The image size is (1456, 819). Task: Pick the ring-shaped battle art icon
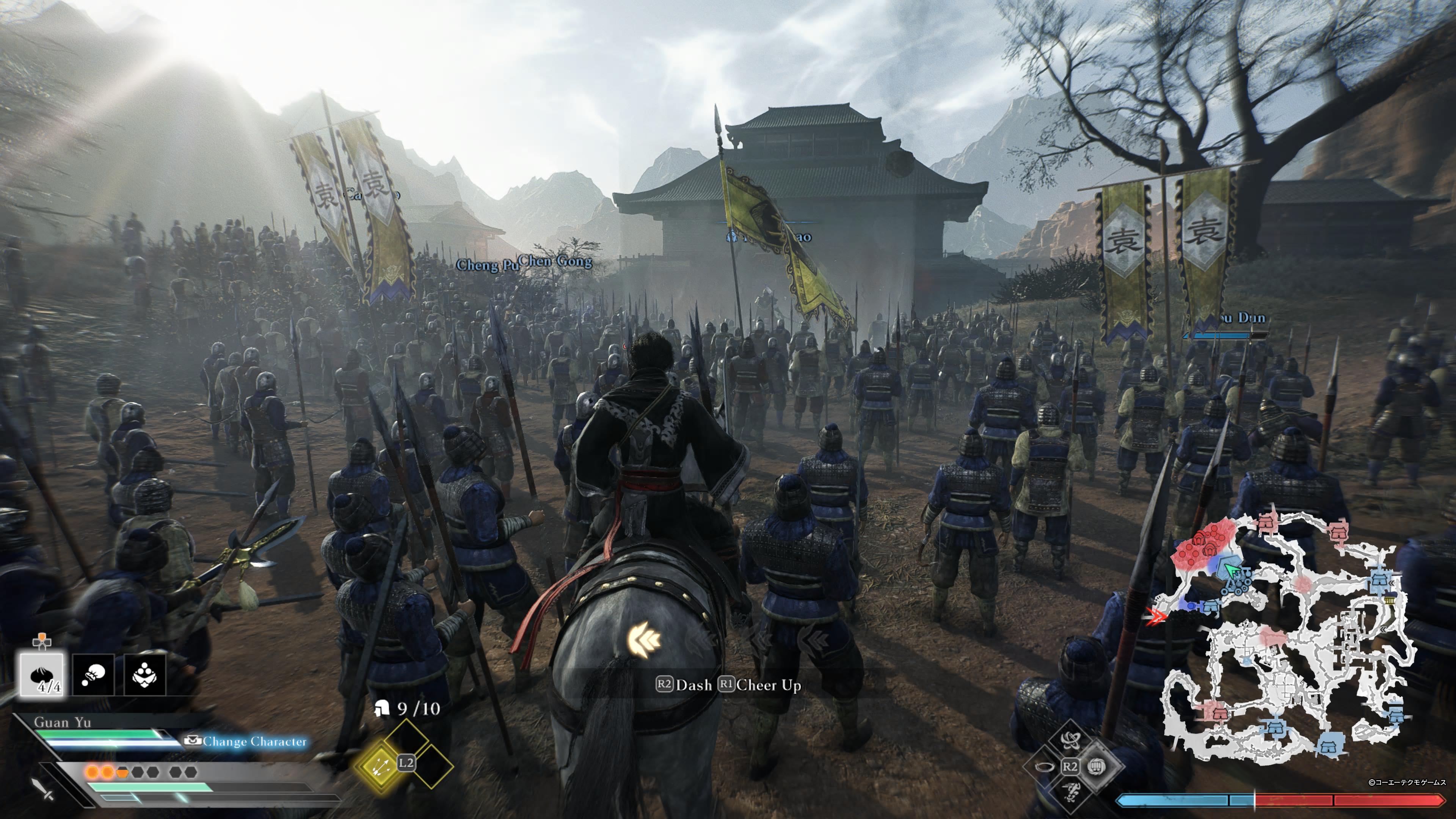coord(1045,766)
